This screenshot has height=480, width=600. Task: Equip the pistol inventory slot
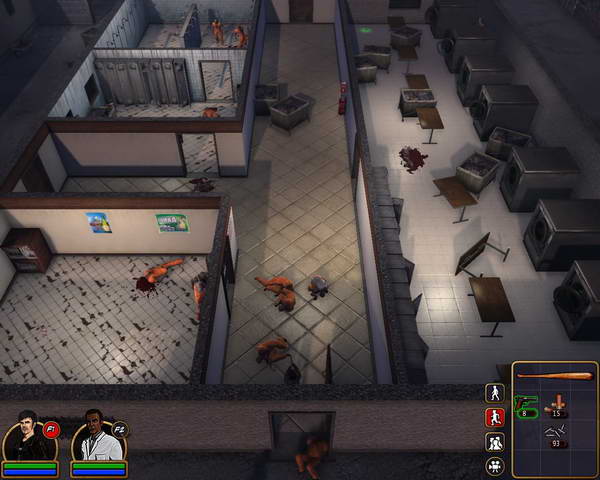[x=527, y=404]
